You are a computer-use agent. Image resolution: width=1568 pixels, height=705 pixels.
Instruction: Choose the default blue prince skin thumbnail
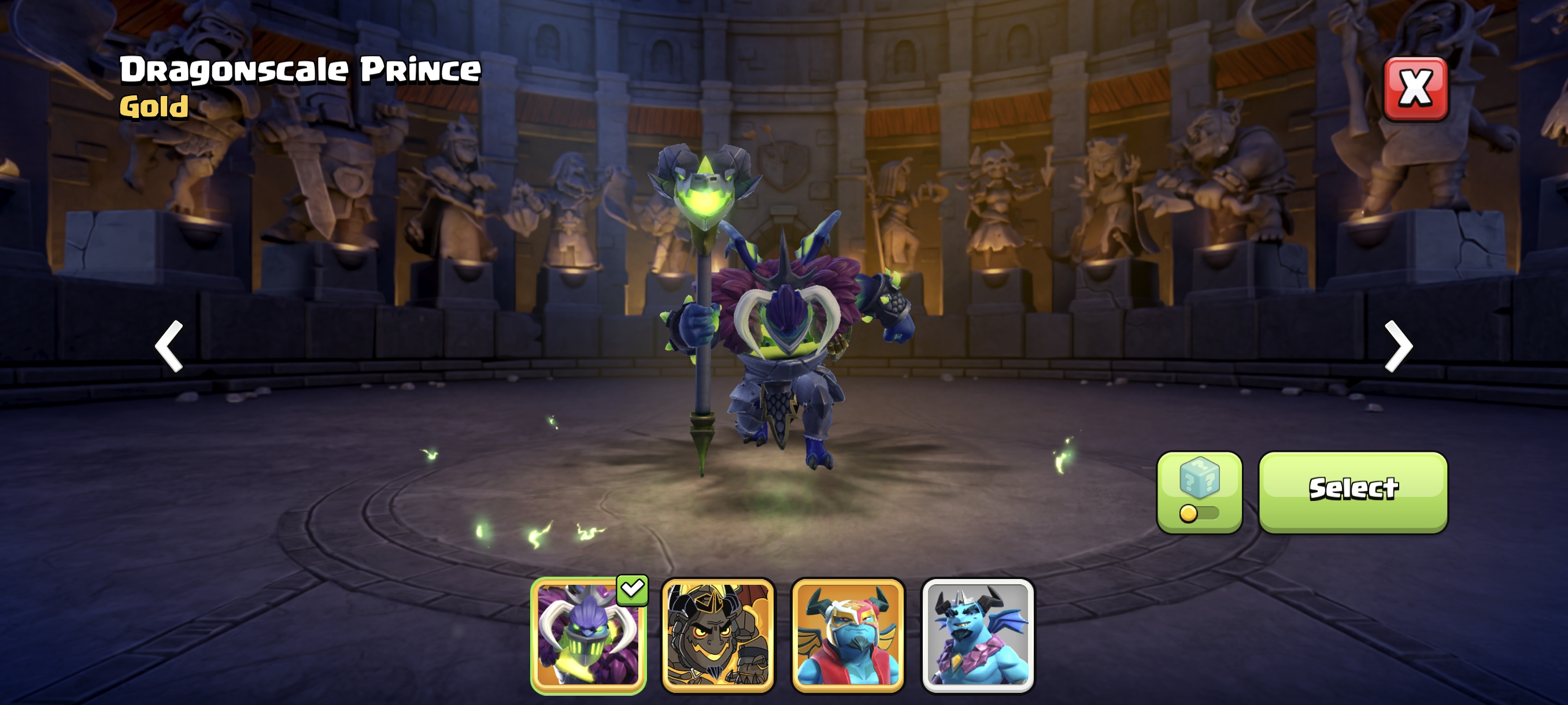click(978, 634)
